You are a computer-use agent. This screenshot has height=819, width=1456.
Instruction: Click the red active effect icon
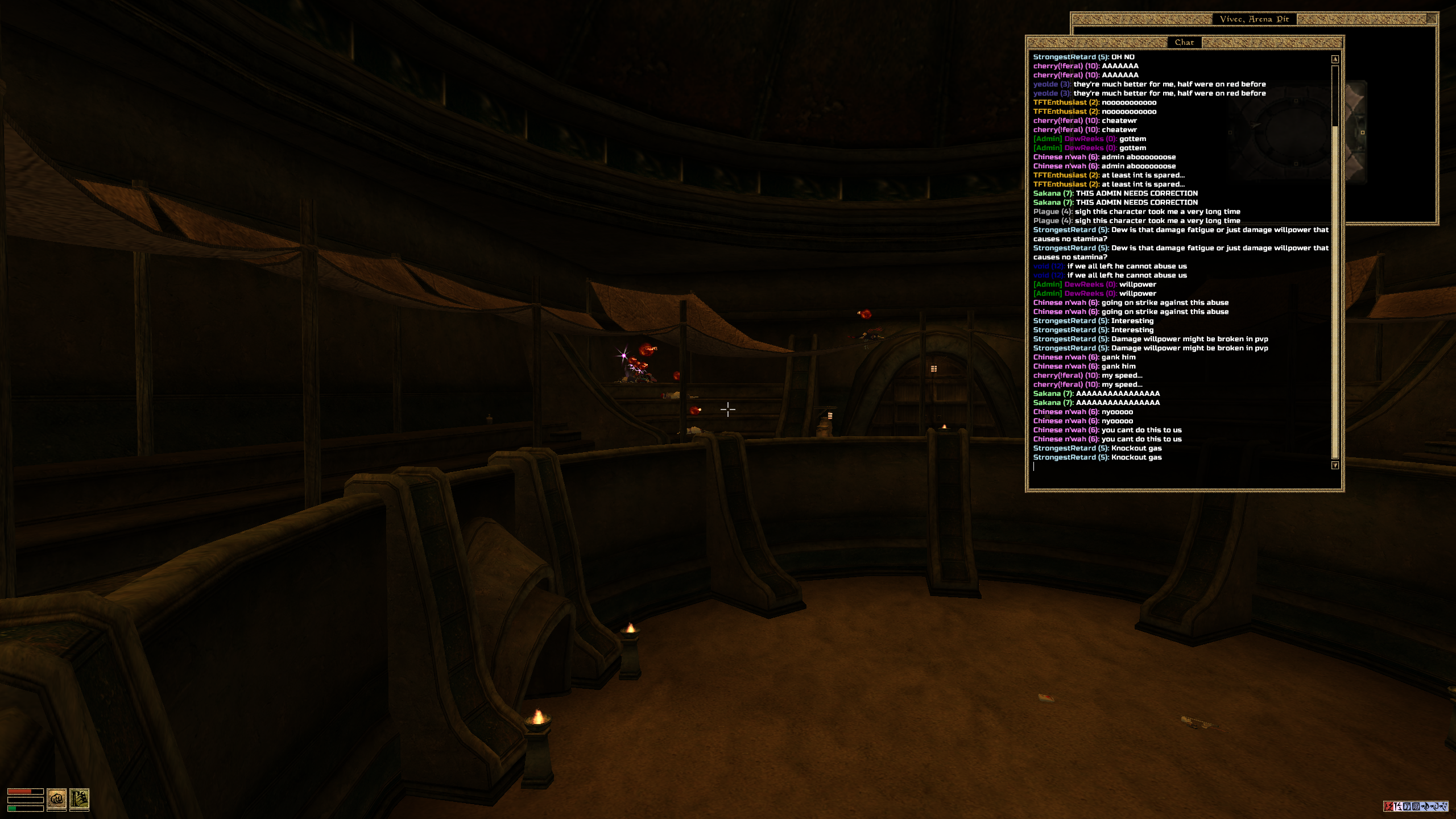(x=1388, y=806)
